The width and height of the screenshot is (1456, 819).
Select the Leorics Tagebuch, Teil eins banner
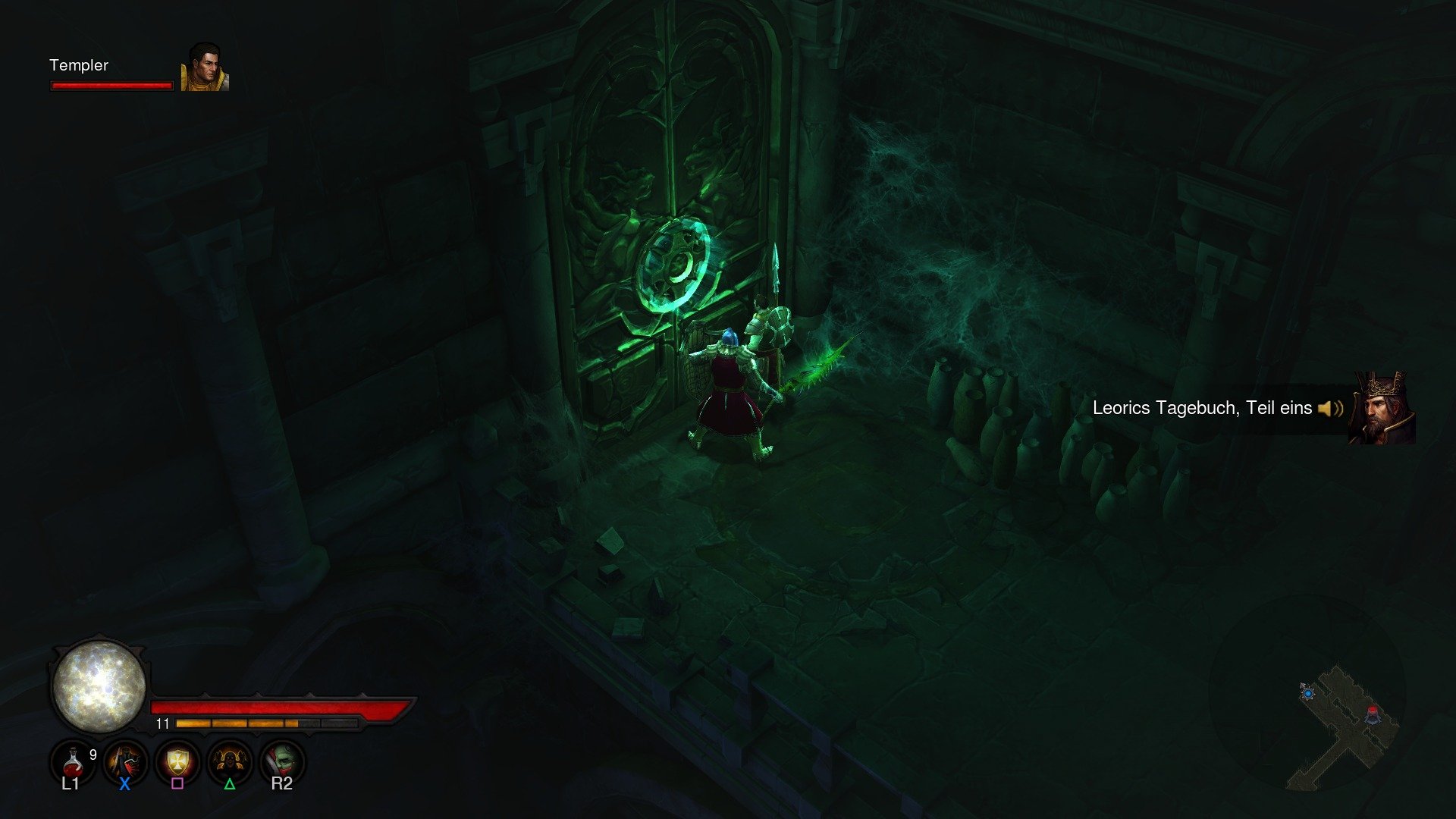1200,407
